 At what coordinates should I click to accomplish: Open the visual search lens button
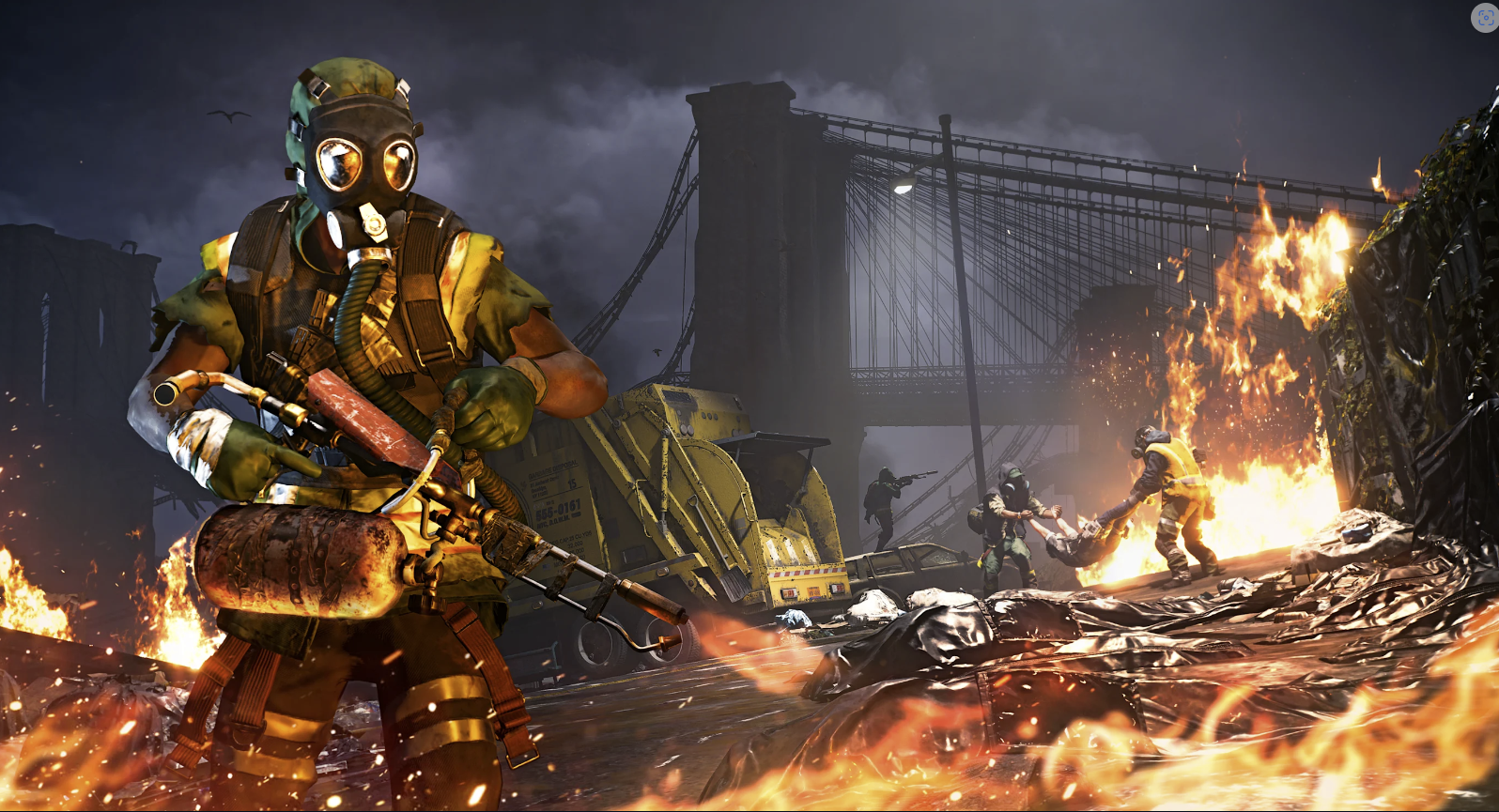tap(1484, 18)
